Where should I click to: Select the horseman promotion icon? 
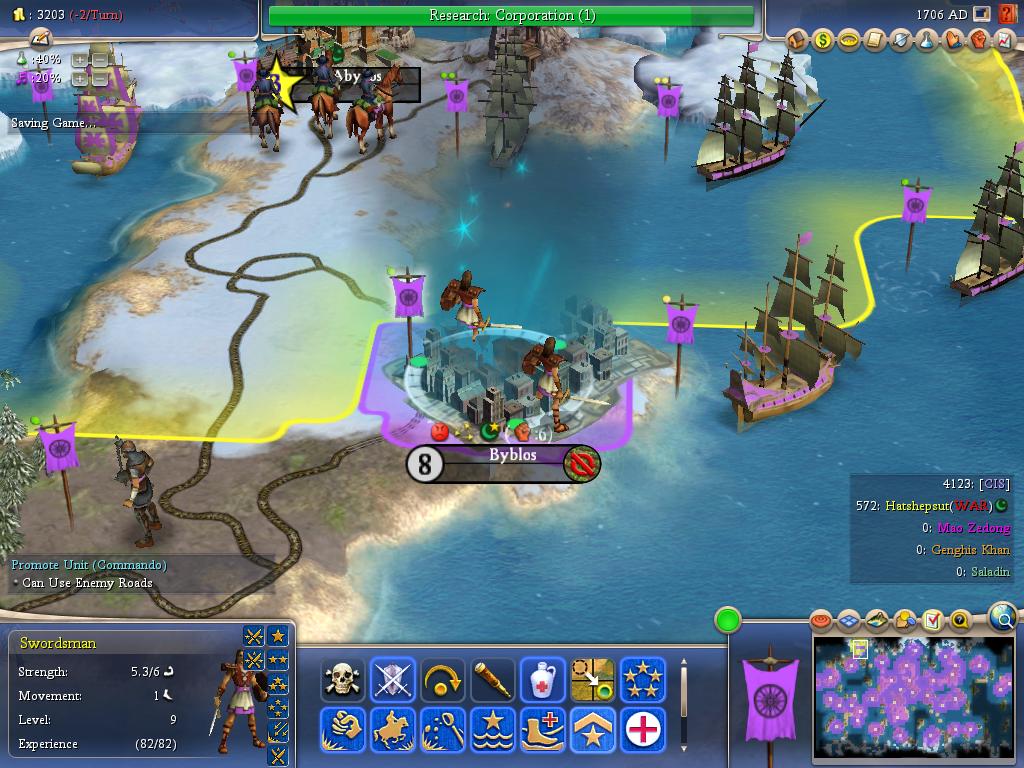coord(393,730)
